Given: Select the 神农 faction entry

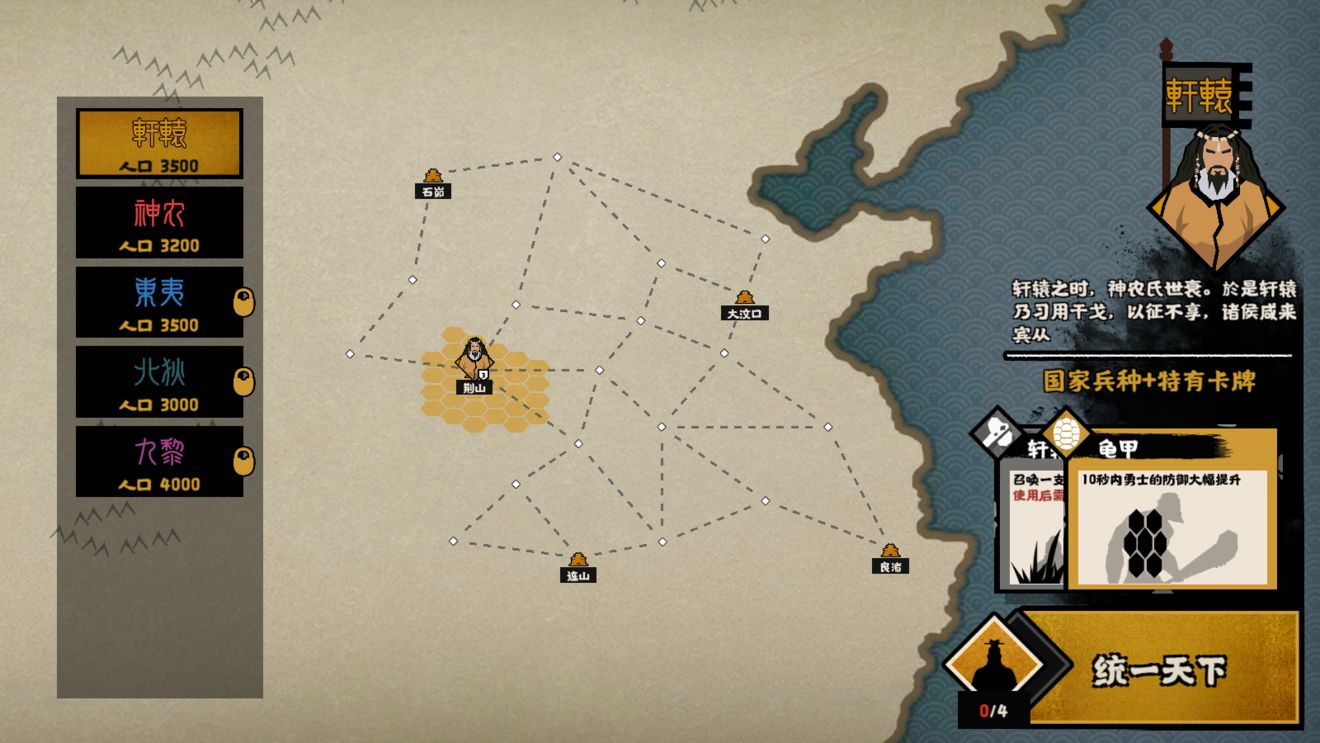Looking at the screenshot, I should [156, 223].
